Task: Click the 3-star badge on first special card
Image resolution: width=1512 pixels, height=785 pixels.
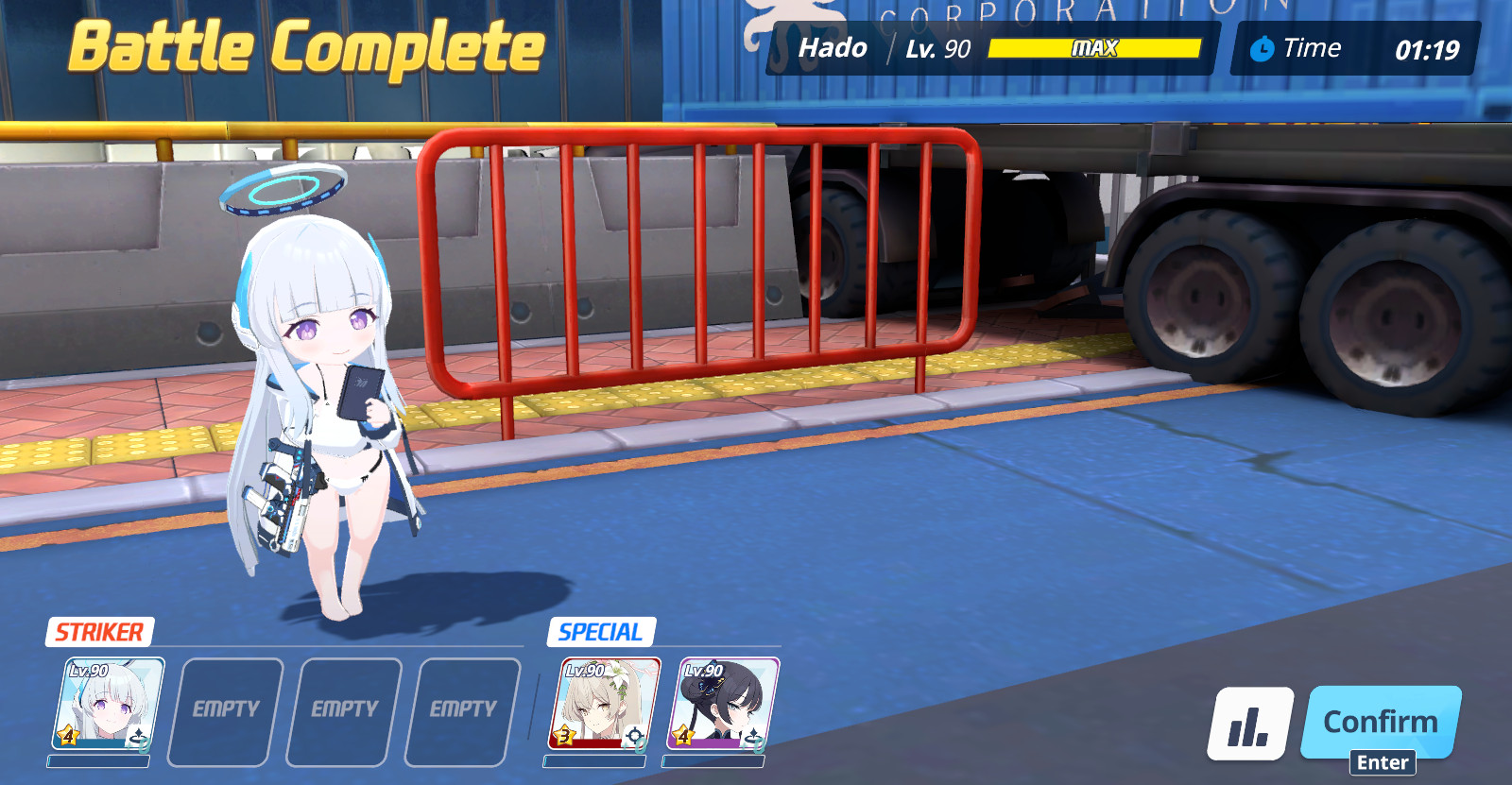Action: click(x=565, y=736)
